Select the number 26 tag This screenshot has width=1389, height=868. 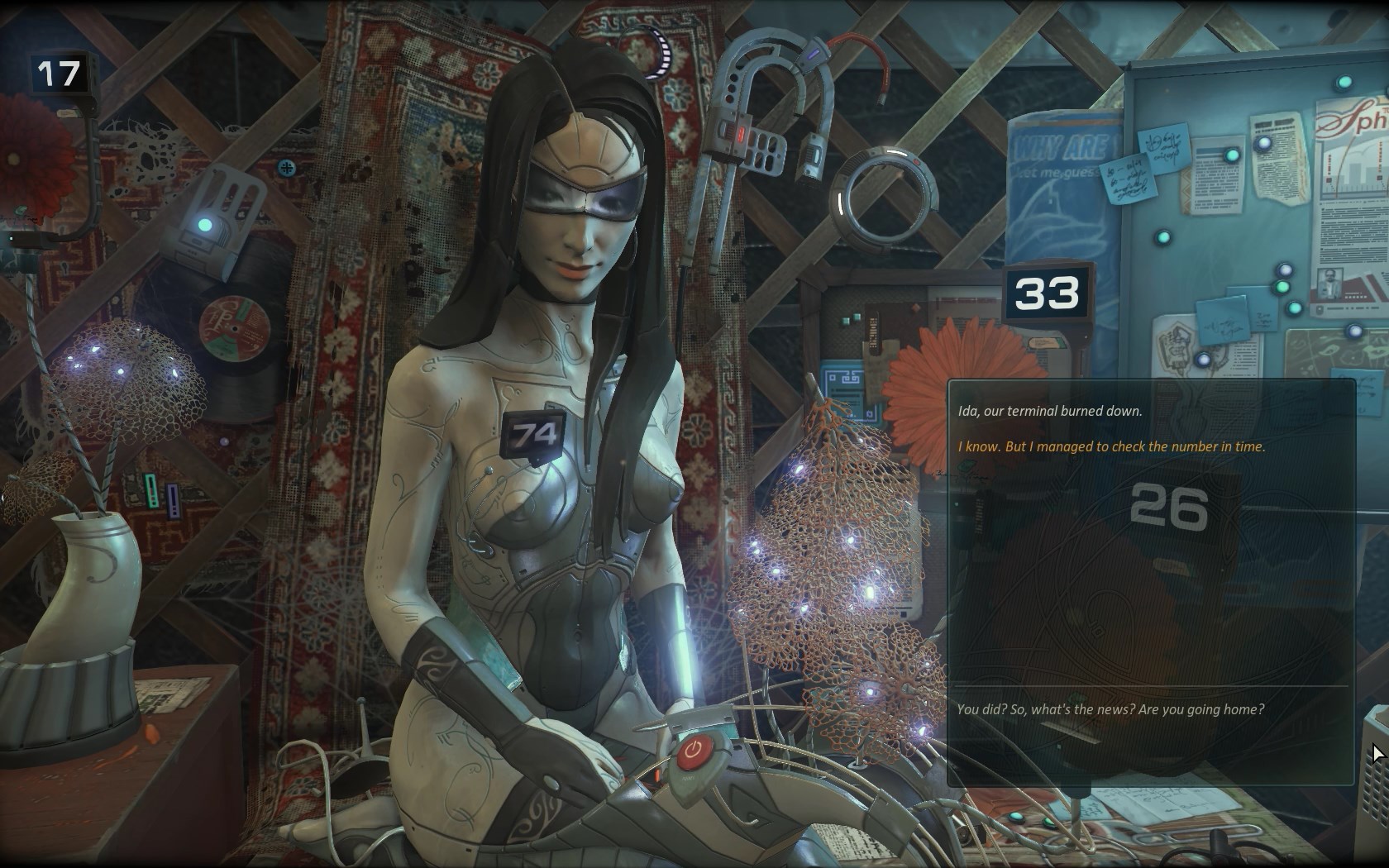tap(1168, 506)
